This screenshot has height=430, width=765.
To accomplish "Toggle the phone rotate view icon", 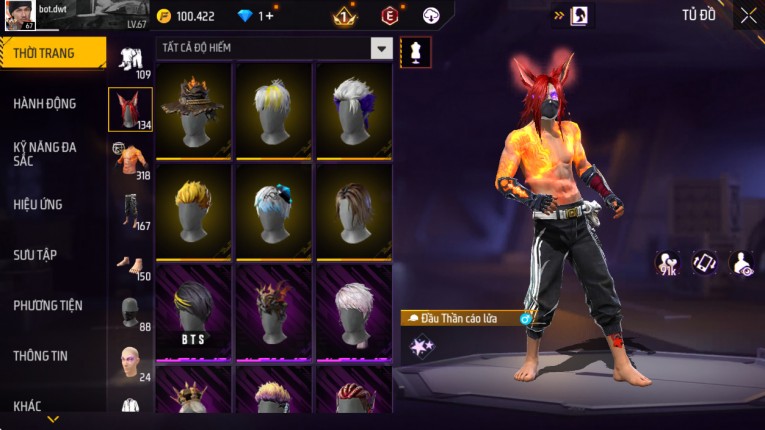I will pyautogui.click(x=705, y=263).
